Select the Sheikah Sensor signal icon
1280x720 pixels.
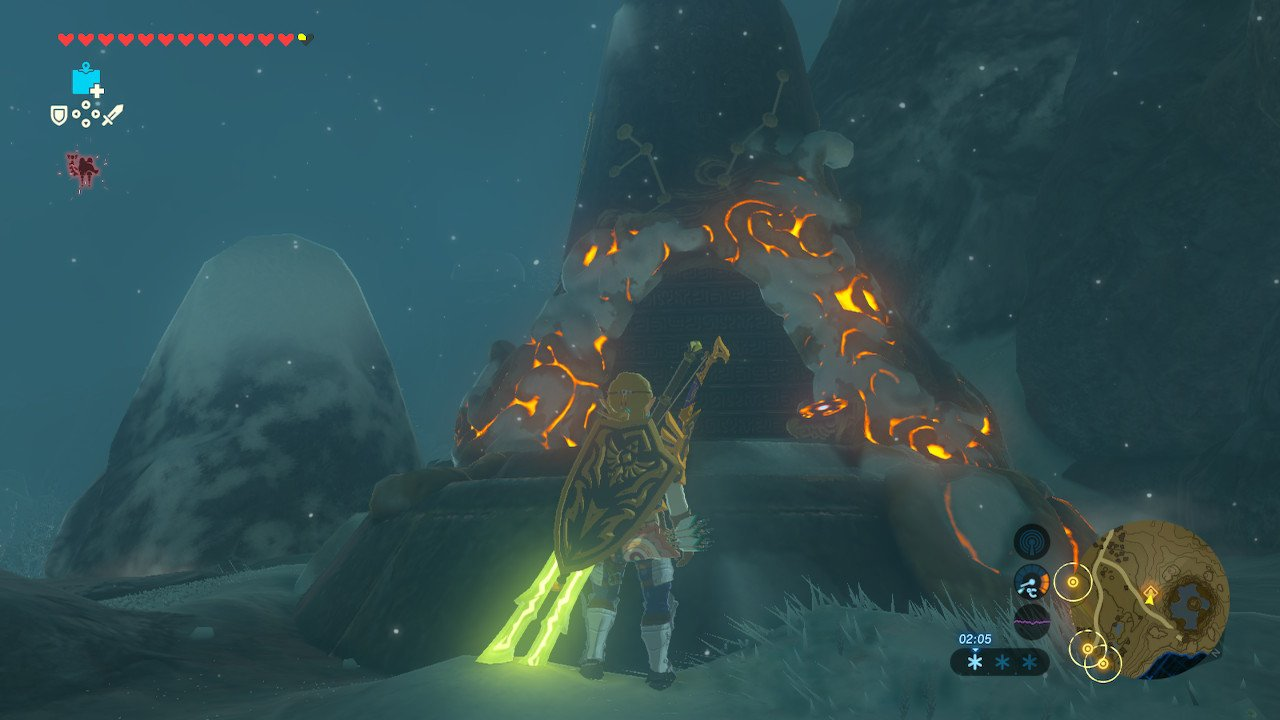pyautogui.click(x=1031, y=542)
